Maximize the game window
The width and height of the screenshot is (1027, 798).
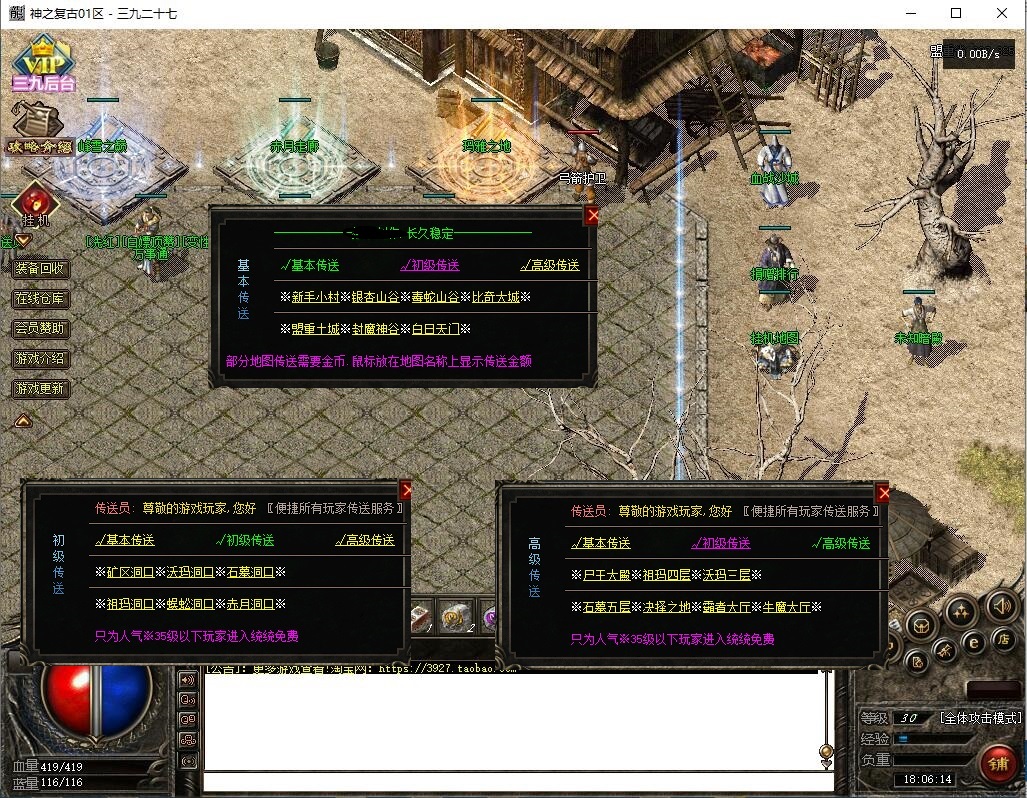(956, 14)
